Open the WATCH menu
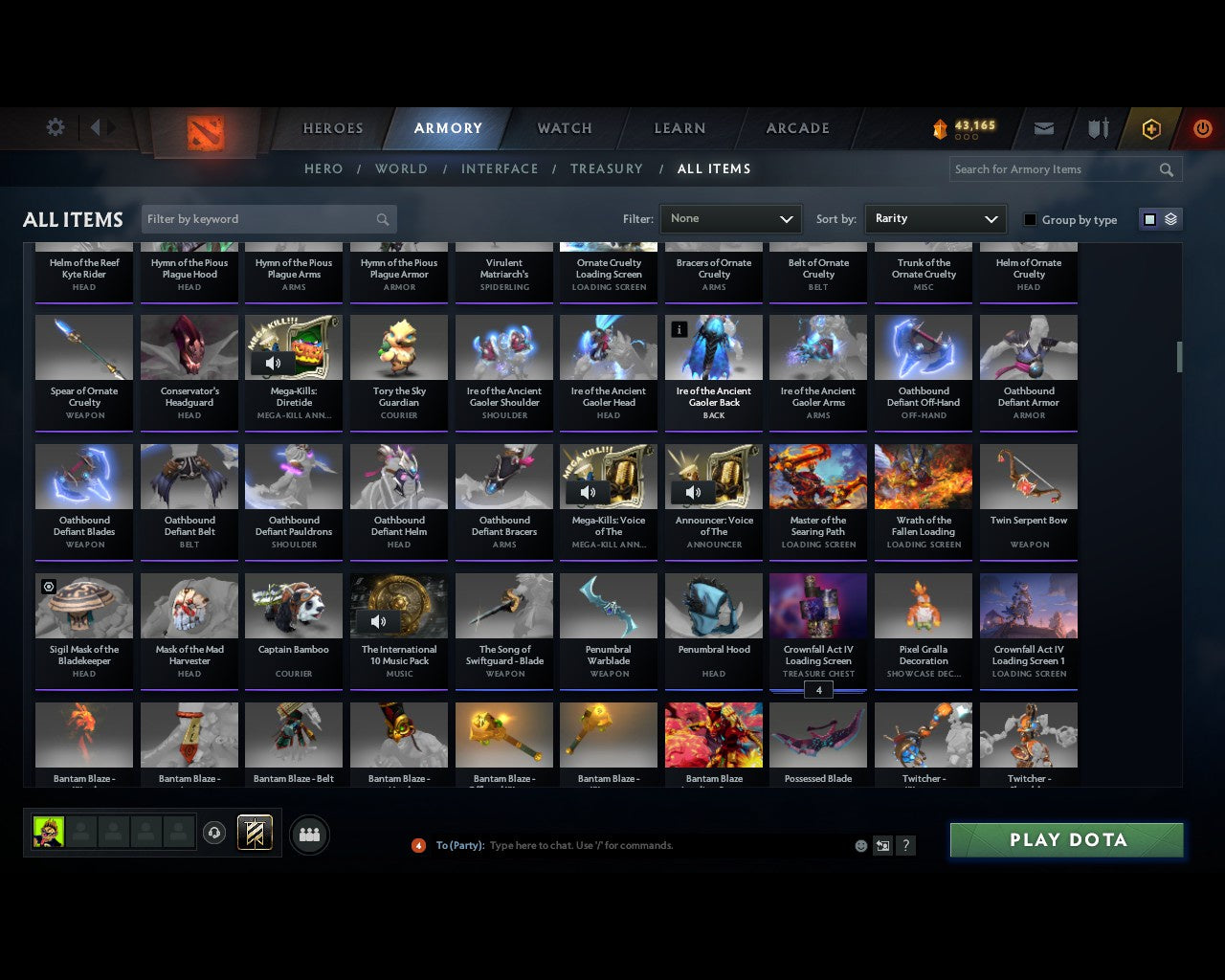The height and width of the screenshot is (980, 1225). pyautogui.click(x=564, y=128)
